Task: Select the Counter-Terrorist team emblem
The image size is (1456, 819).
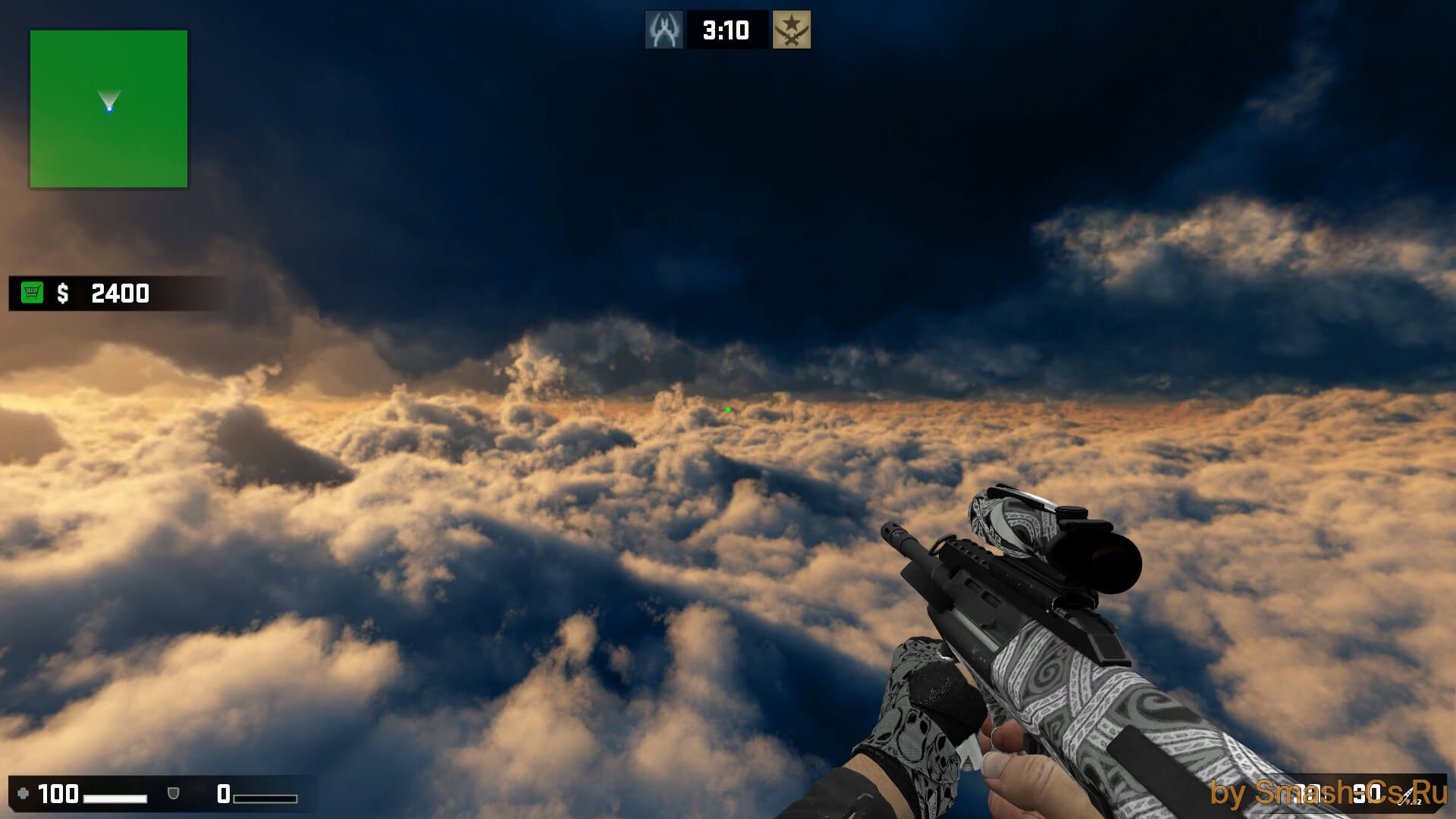Action: [x=664, y=30]
